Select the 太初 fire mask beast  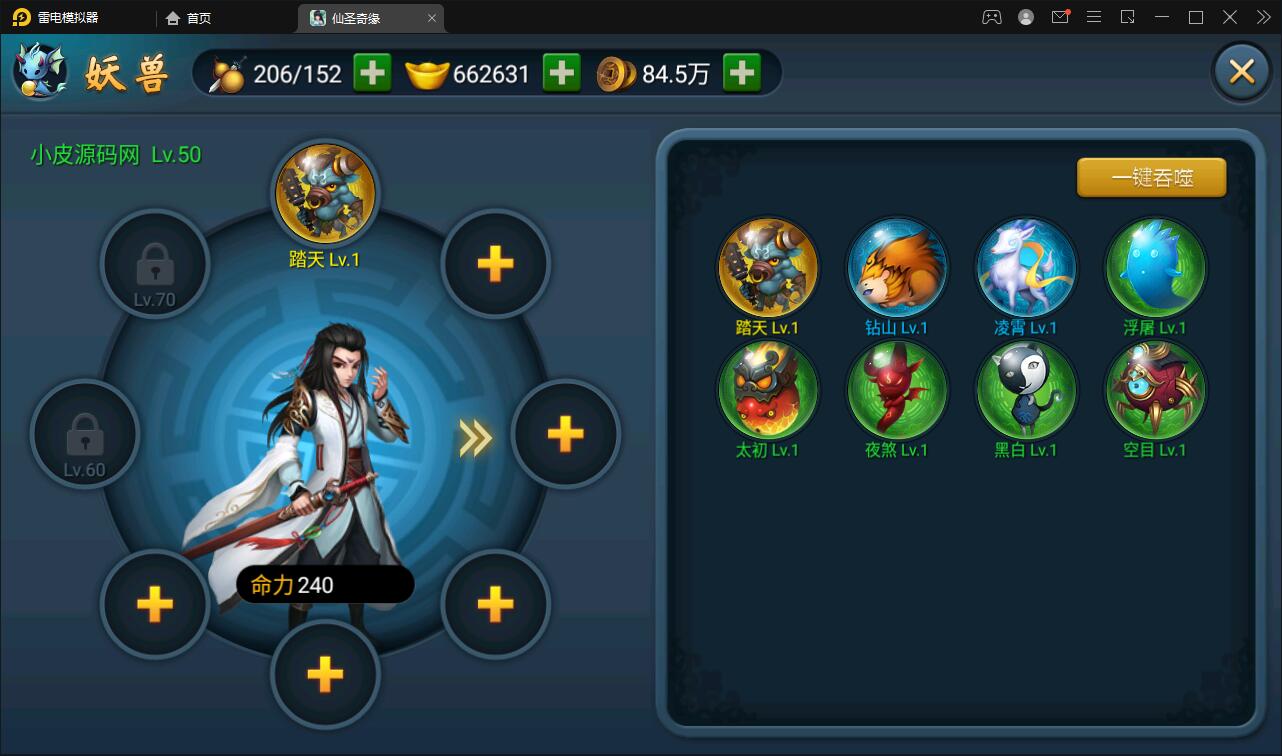(767, 391)
